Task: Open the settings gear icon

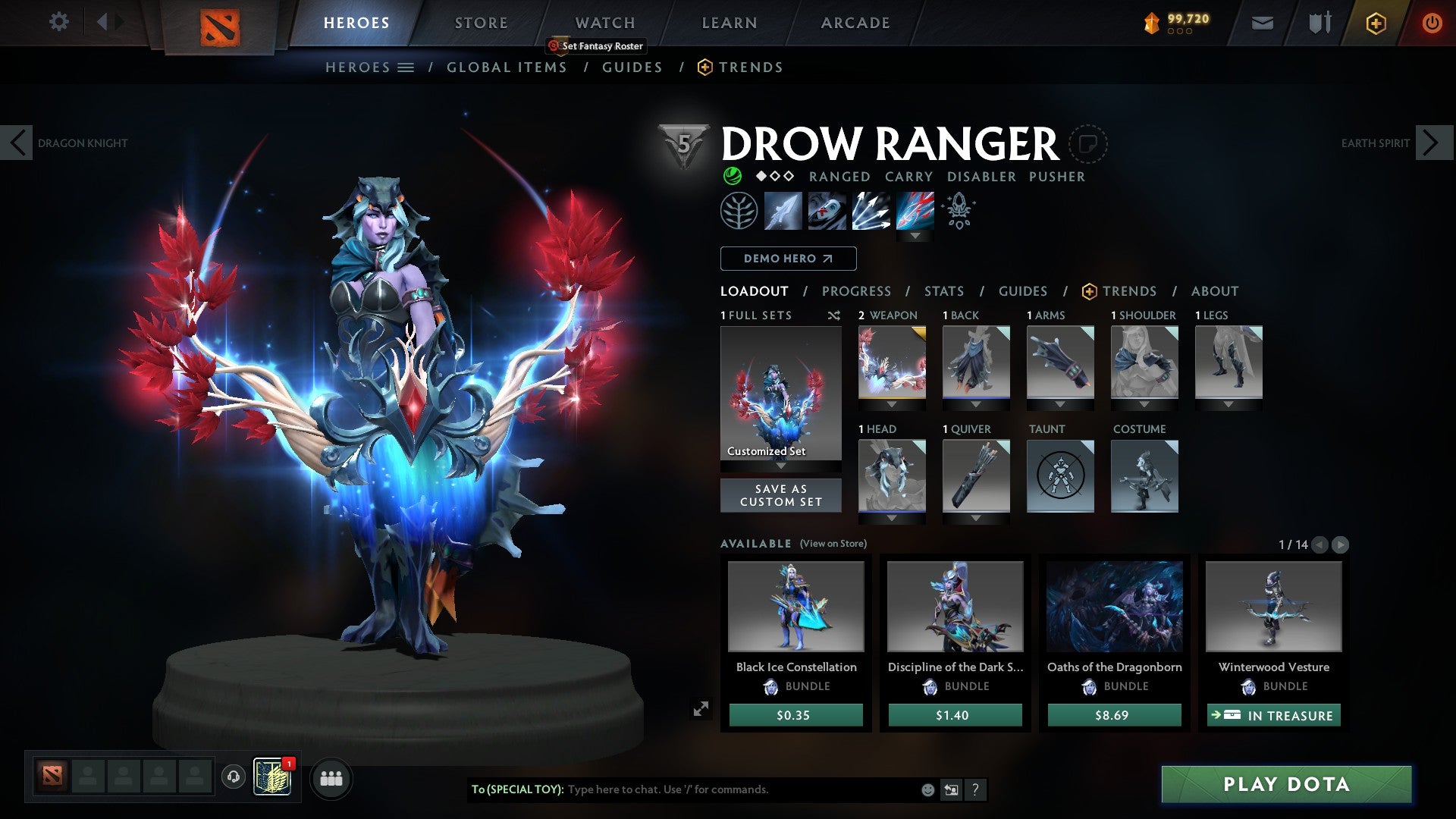Action: pyautogui.click(x=58, y=22)
